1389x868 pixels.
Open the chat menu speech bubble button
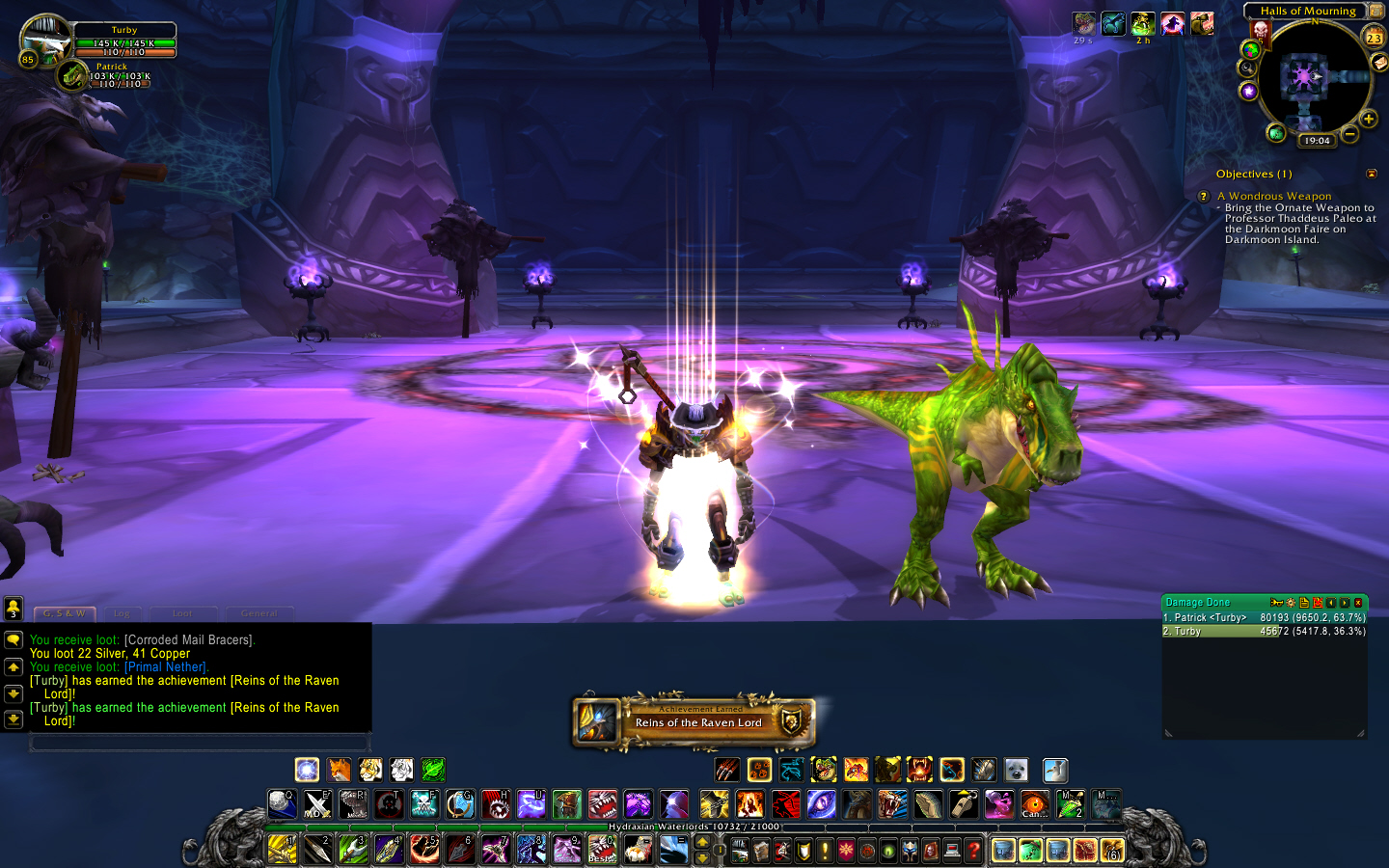coord(14,640)
